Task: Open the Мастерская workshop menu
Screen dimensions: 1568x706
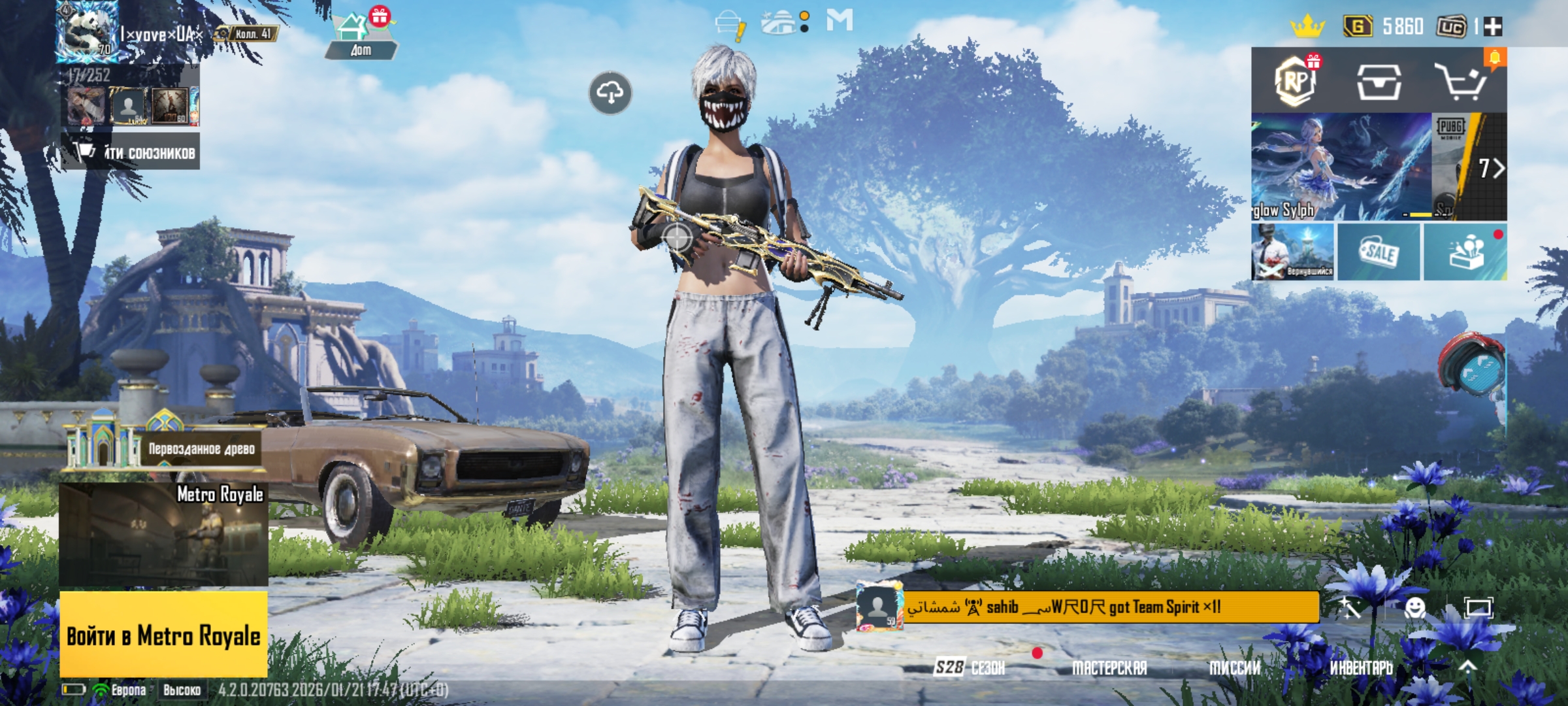Action: coord(1109,667)
